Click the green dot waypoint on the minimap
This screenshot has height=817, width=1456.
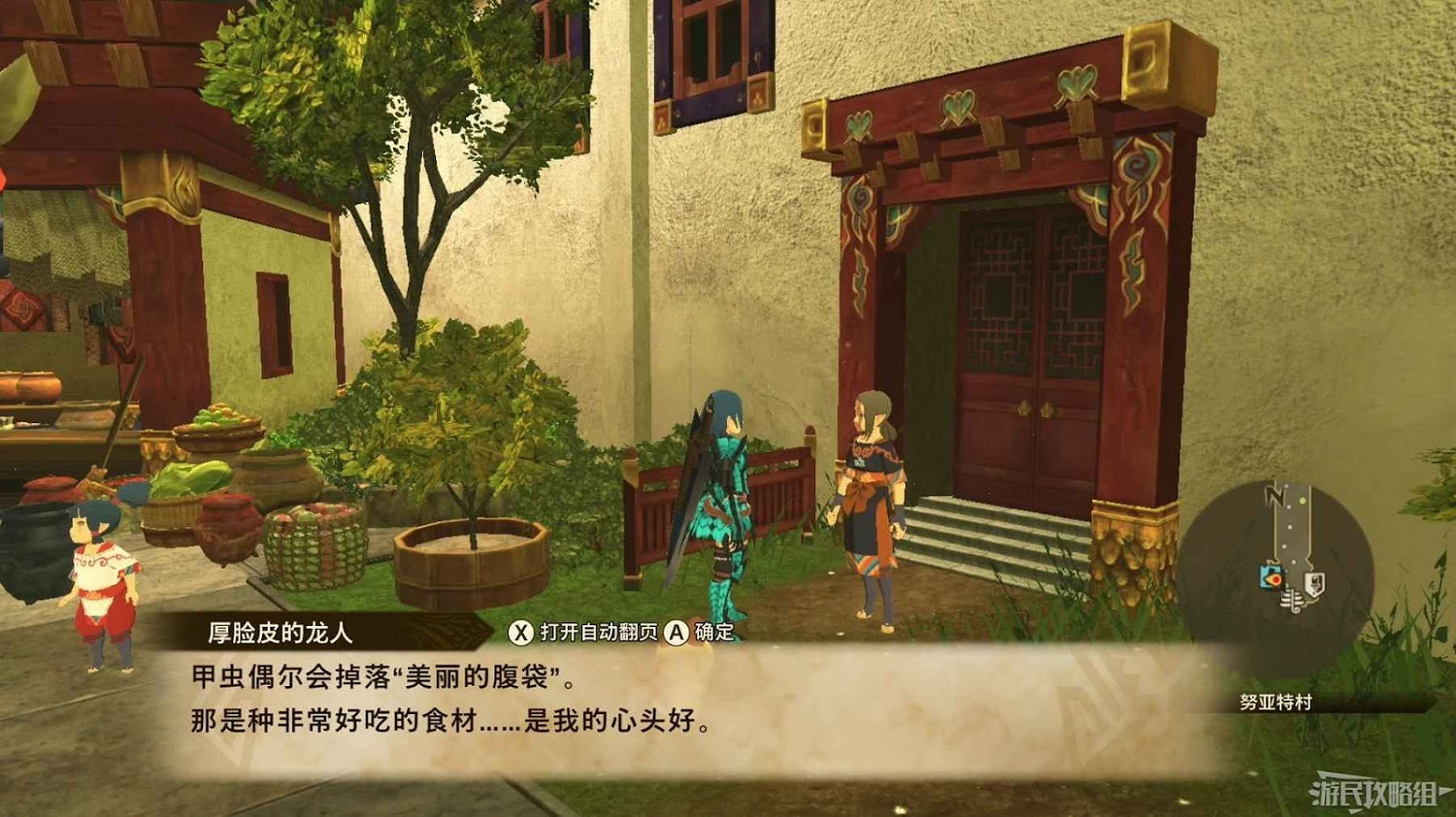coord(1301,501)
